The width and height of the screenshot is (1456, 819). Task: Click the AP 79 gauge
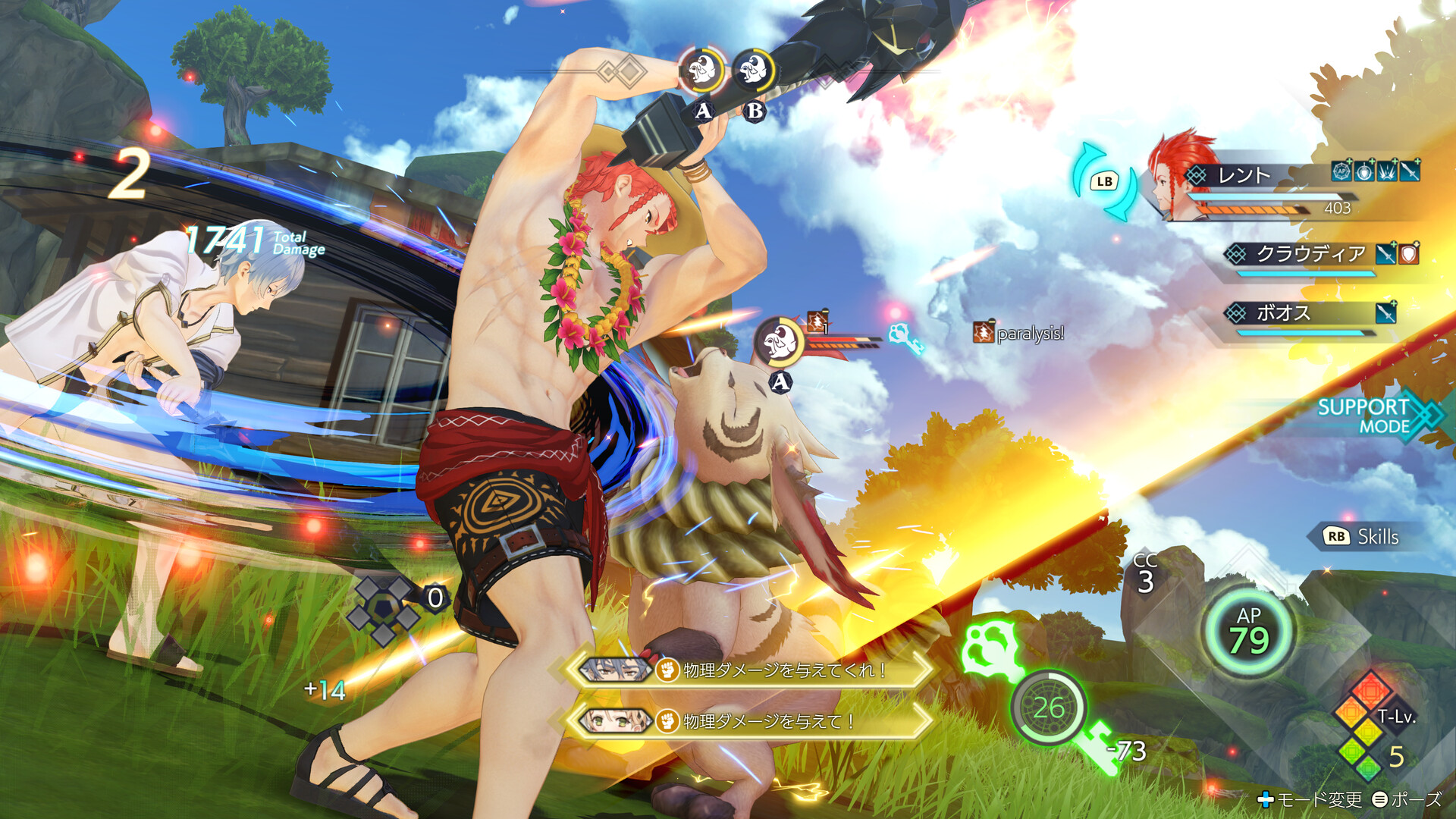coord(1248,632)
